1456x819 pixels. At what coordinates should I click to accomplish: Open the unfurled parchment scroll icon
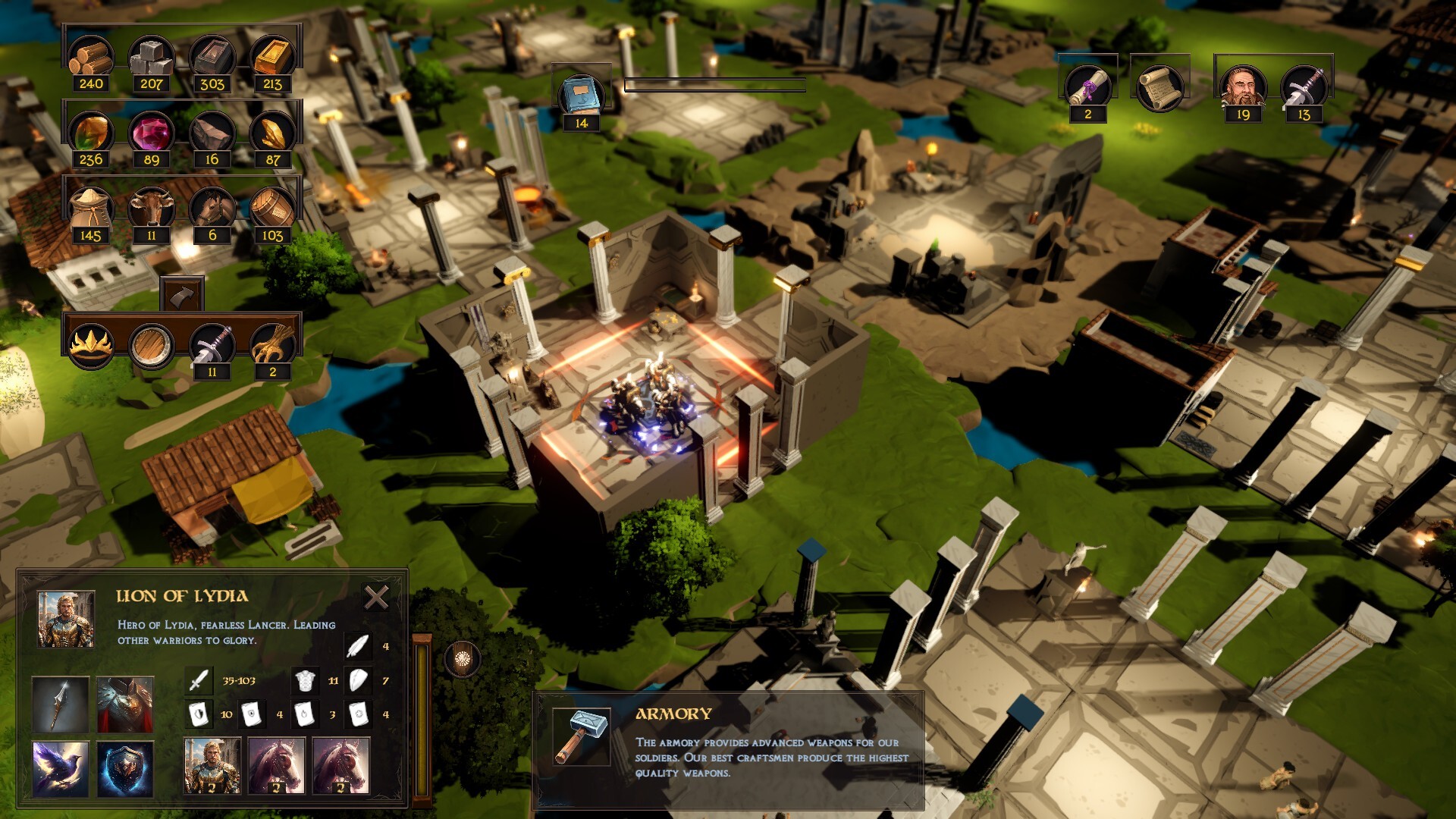tap(1158, 86)
